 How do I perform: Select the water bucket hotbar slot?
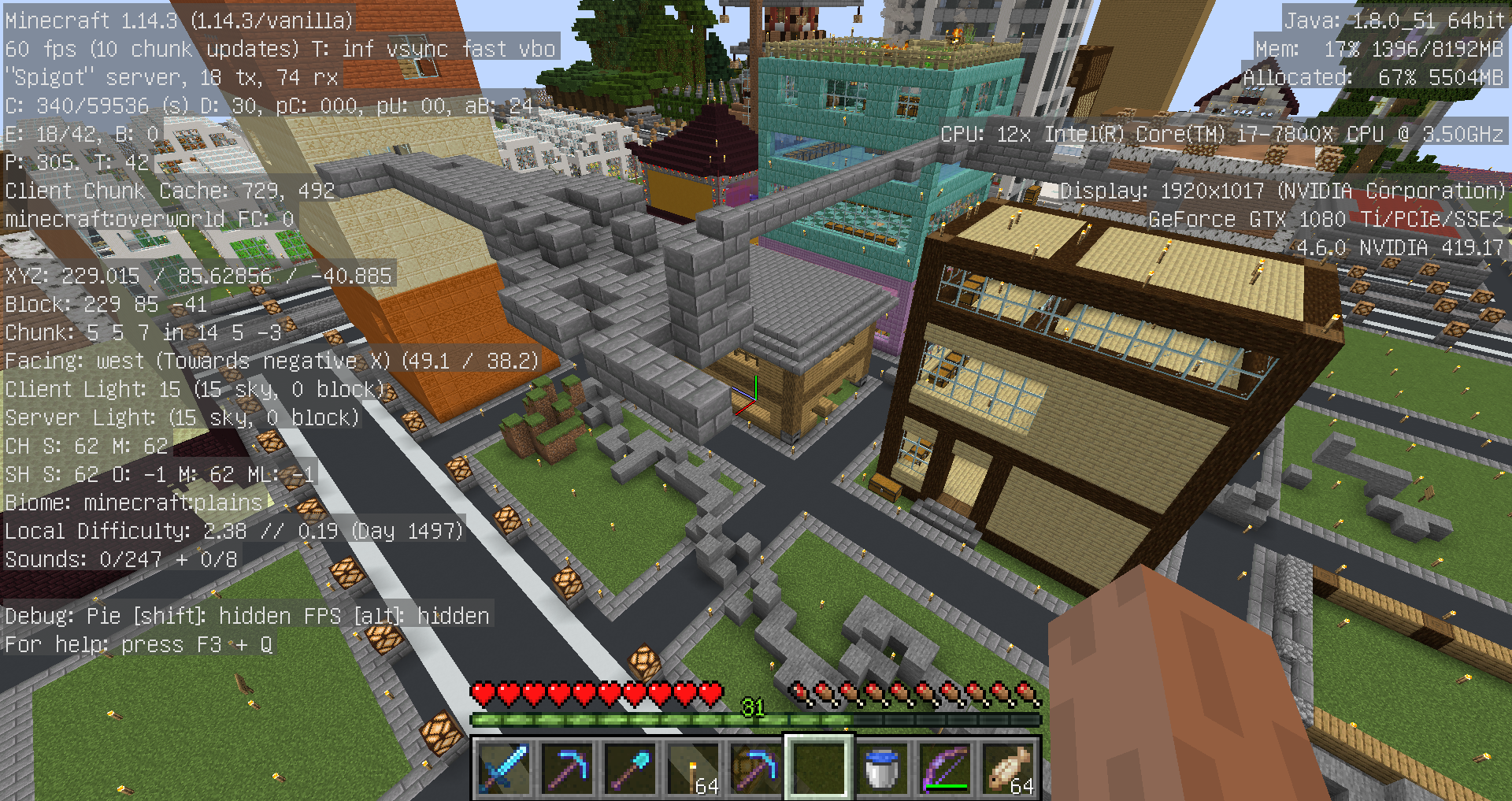pos(881,767)
